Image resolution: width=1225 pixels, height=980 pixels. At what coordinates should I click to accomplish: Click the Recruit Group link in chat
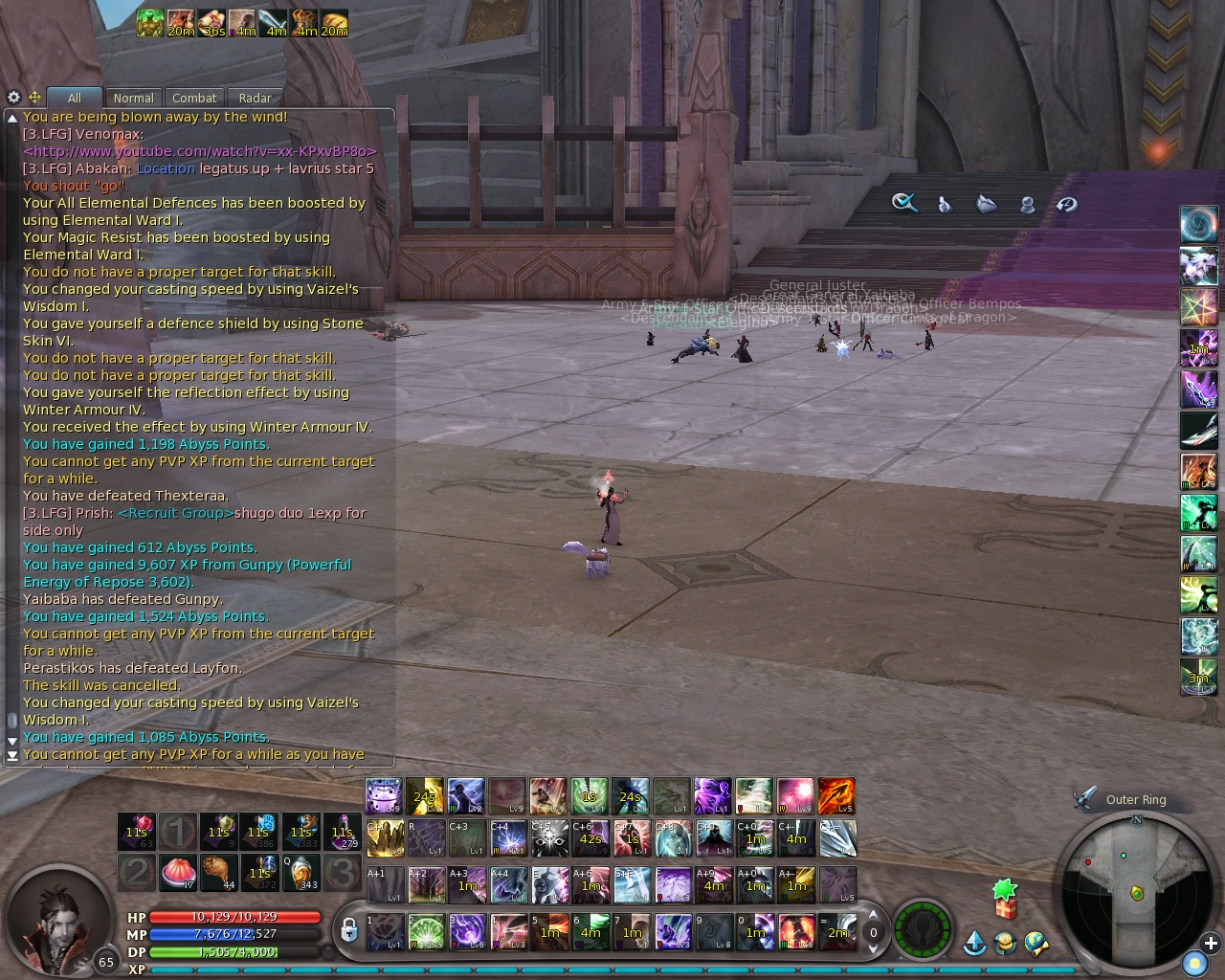pos(174,513)
